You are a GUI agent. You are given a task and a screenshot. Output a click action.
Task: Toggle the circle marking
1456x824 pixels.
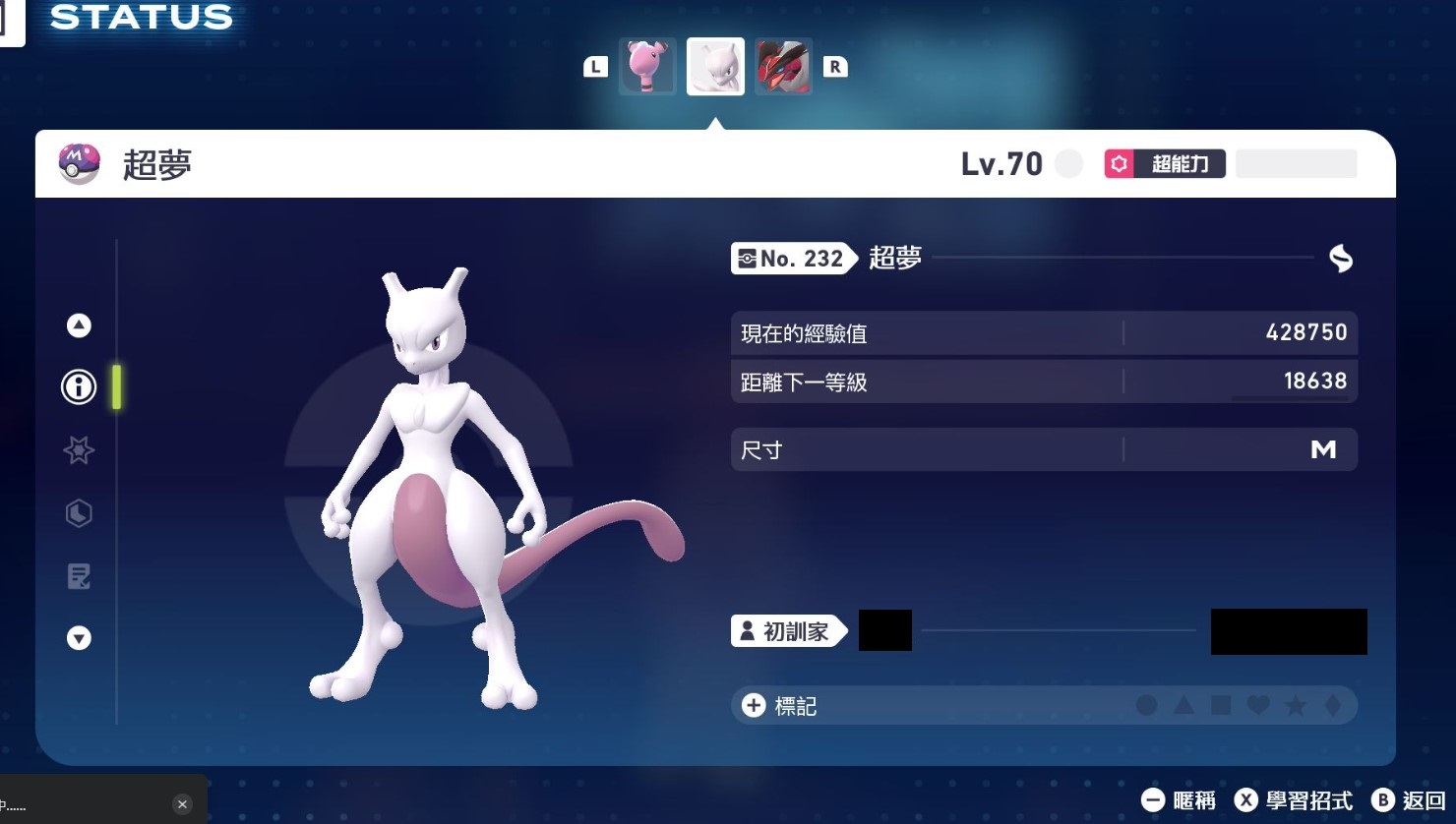(1146, 705)
